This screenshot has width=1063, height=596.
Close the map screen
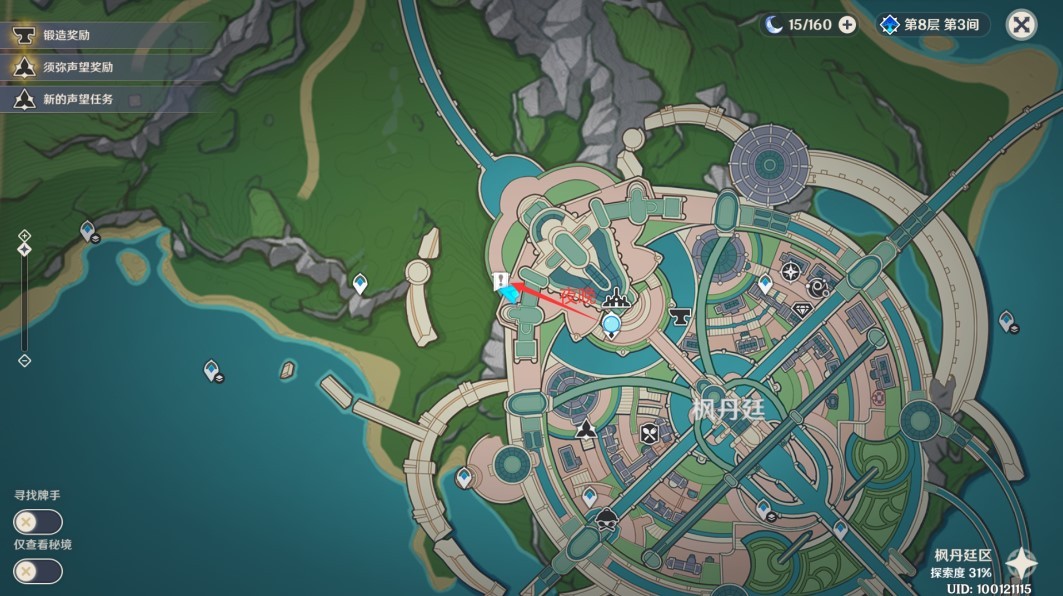[x=1021, y=25]
